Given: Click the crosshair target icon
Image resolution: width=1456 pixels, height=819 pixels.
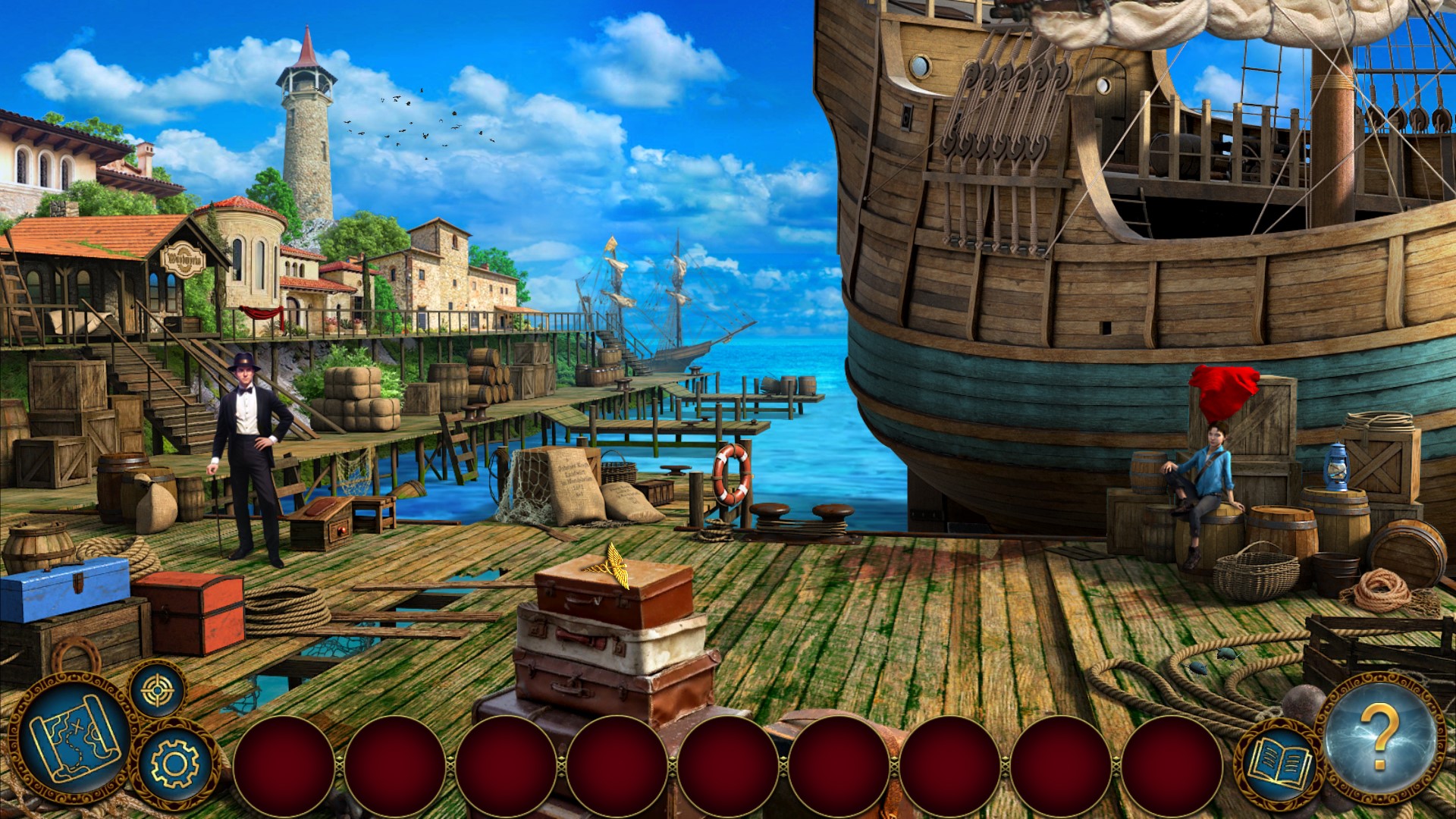Looking at the screenshot, I should [x=158, y=689].
